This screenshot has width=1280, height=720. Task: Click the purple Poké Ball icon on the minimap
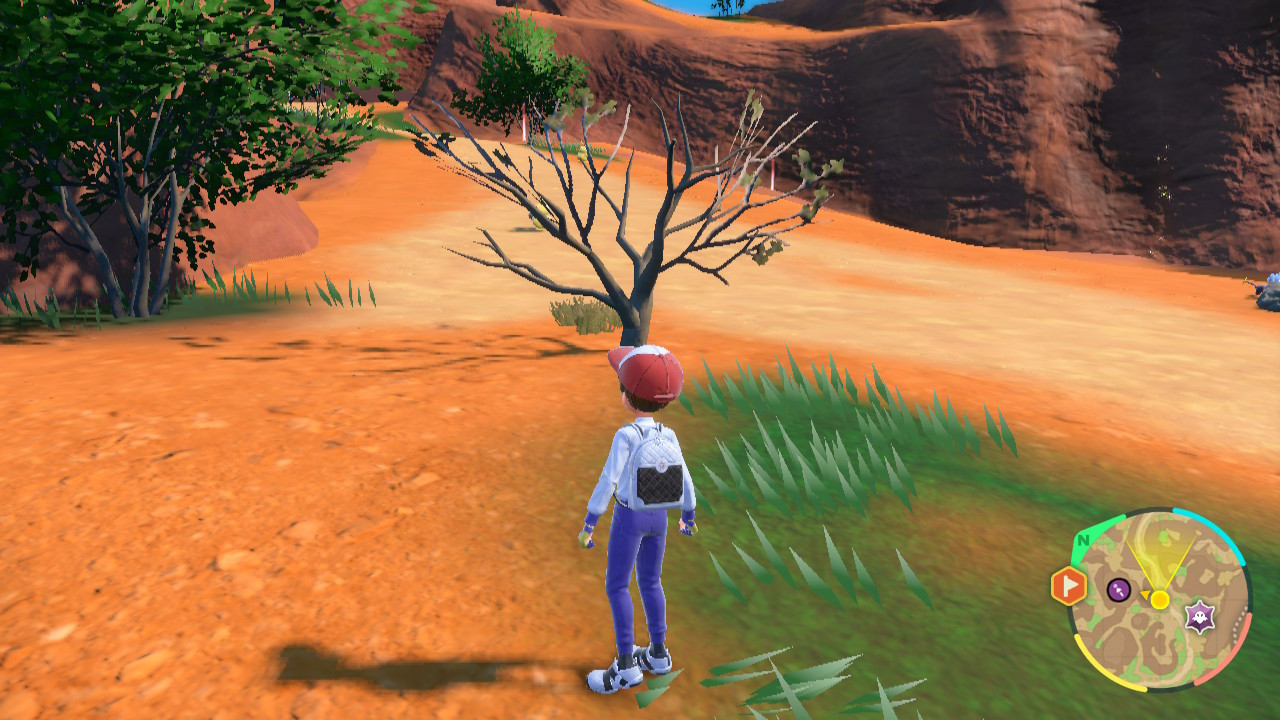pos(1117,588)
